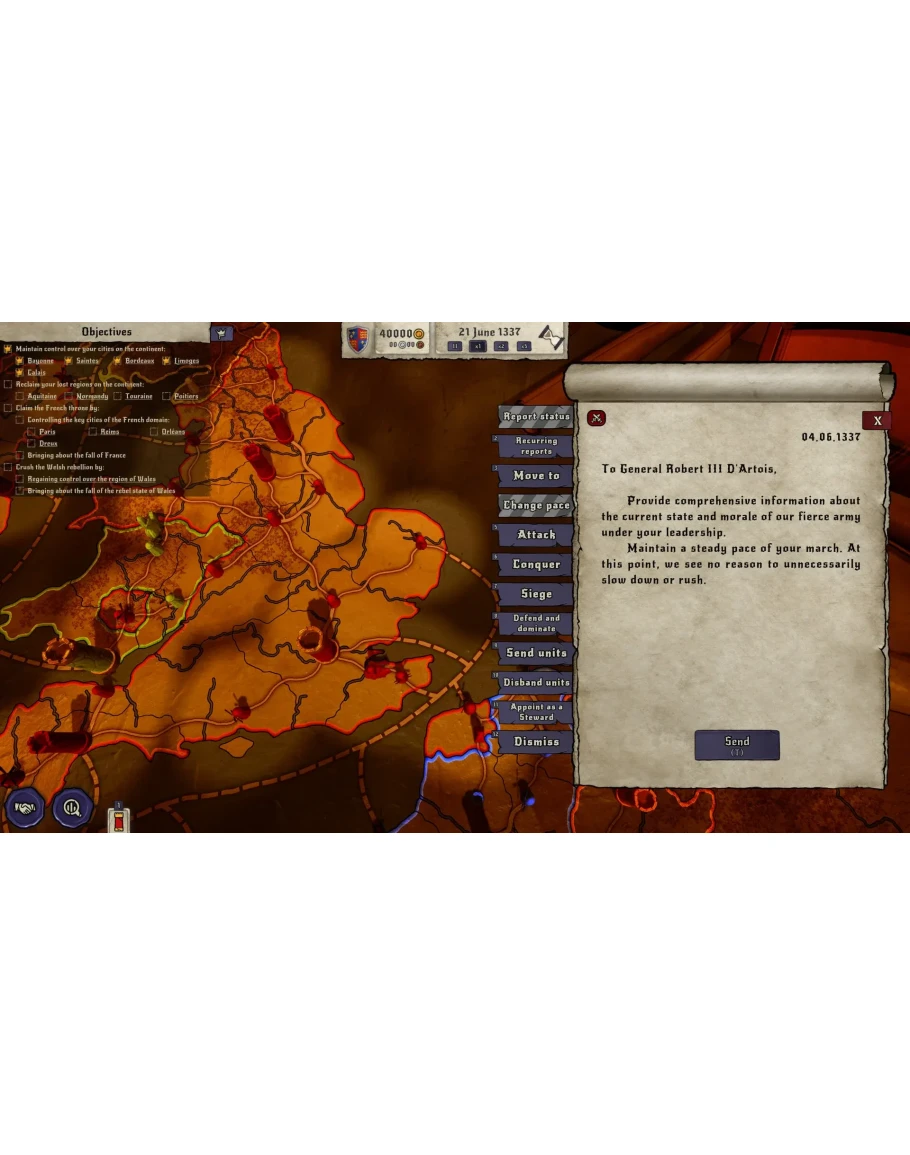The image size is (910, 1155).
Task: Select the Recurring reports order
Action: click(536, 446)
